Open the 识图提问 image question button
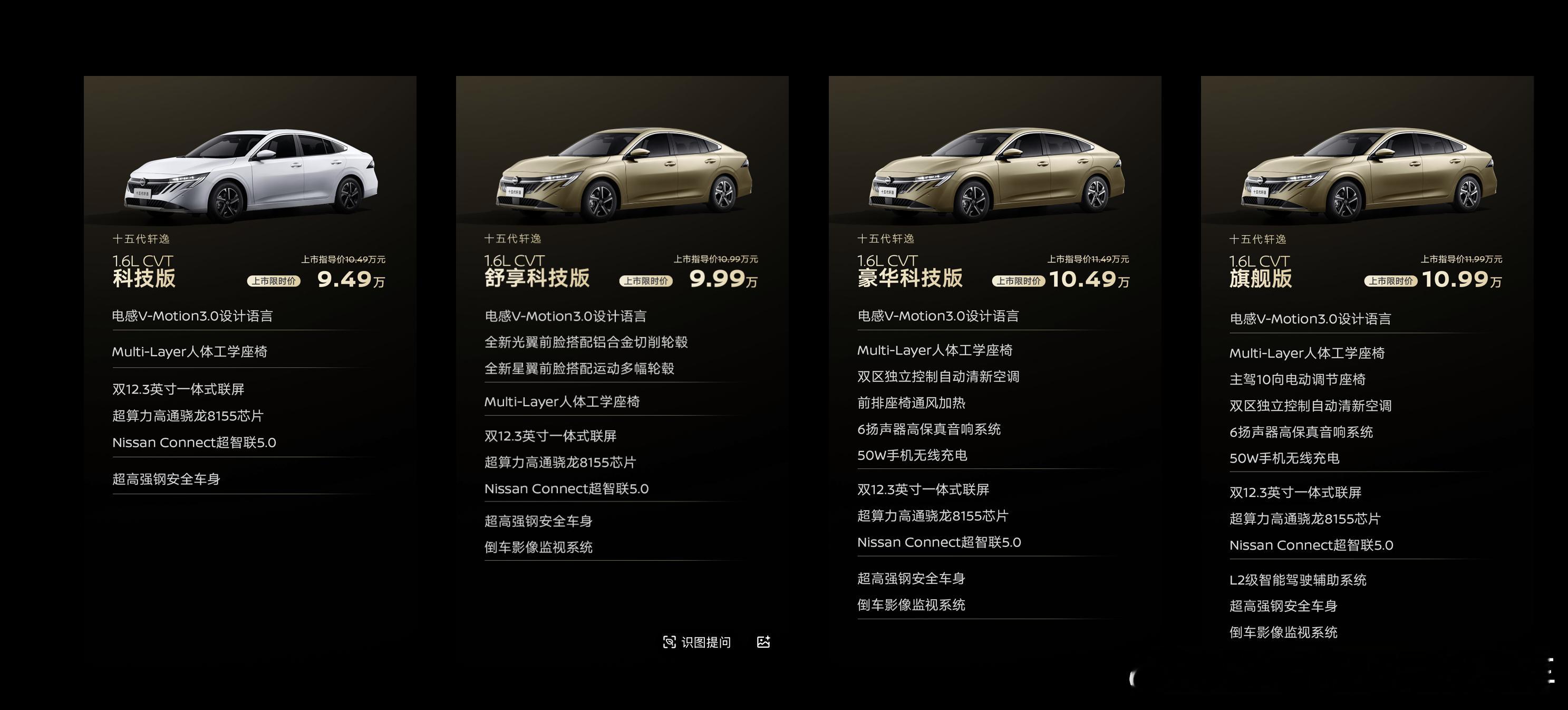1568x710 pixels. [x=696, y=642]
